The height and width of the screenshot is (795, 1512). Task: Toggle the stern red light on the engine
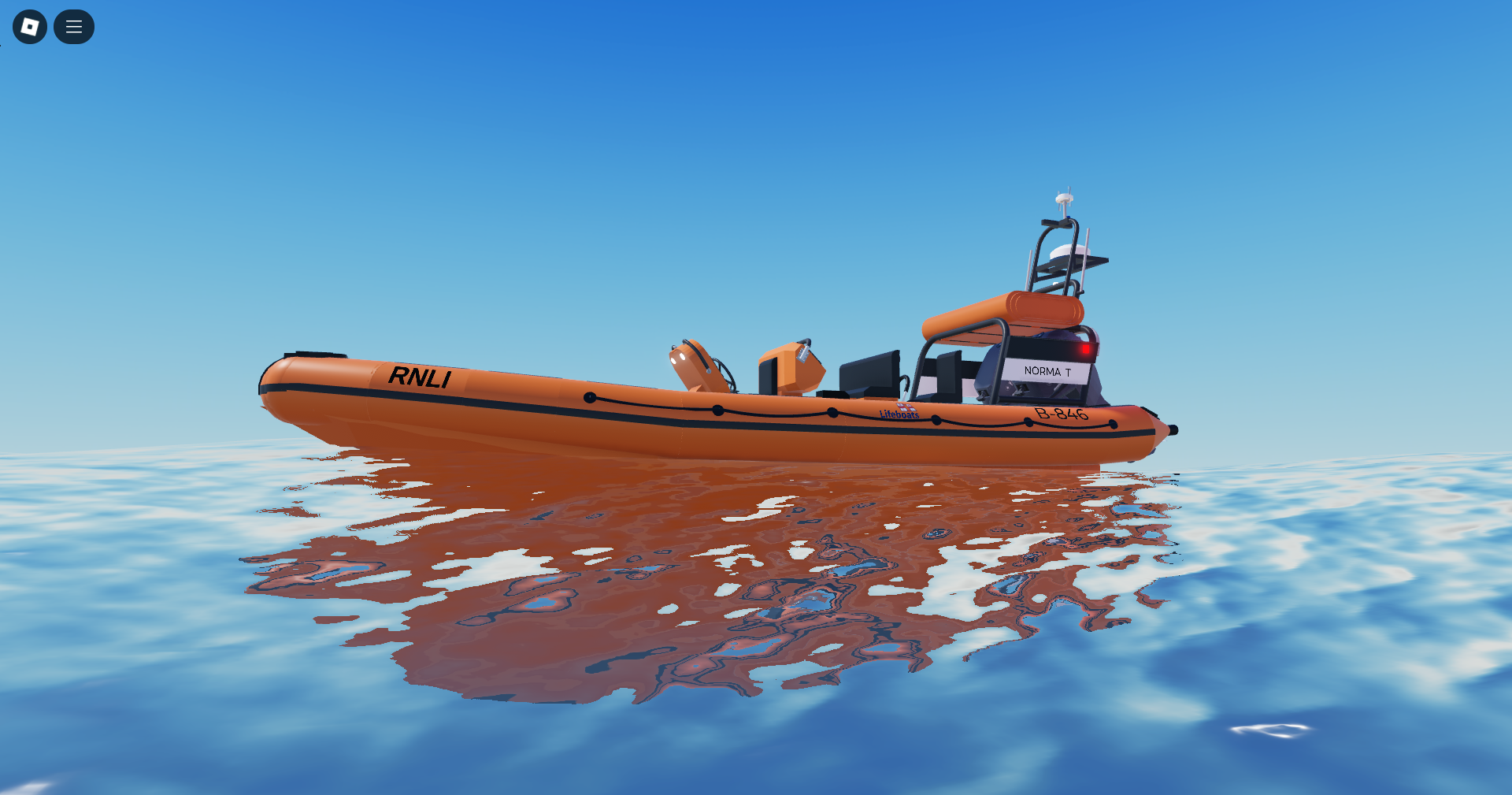click(x=1086, y=349)
